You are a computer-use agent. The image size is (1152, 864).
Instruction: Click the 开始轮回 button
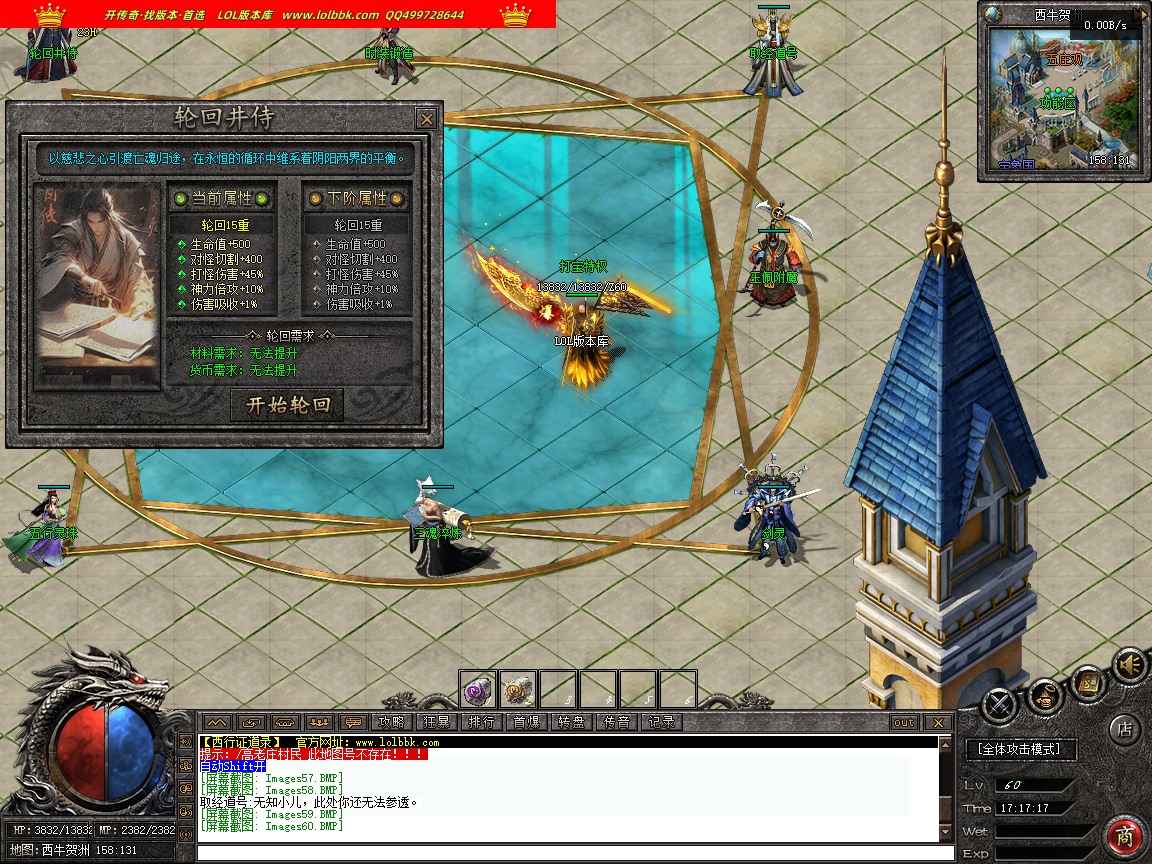pyautogui.click(x=287, y=405)
